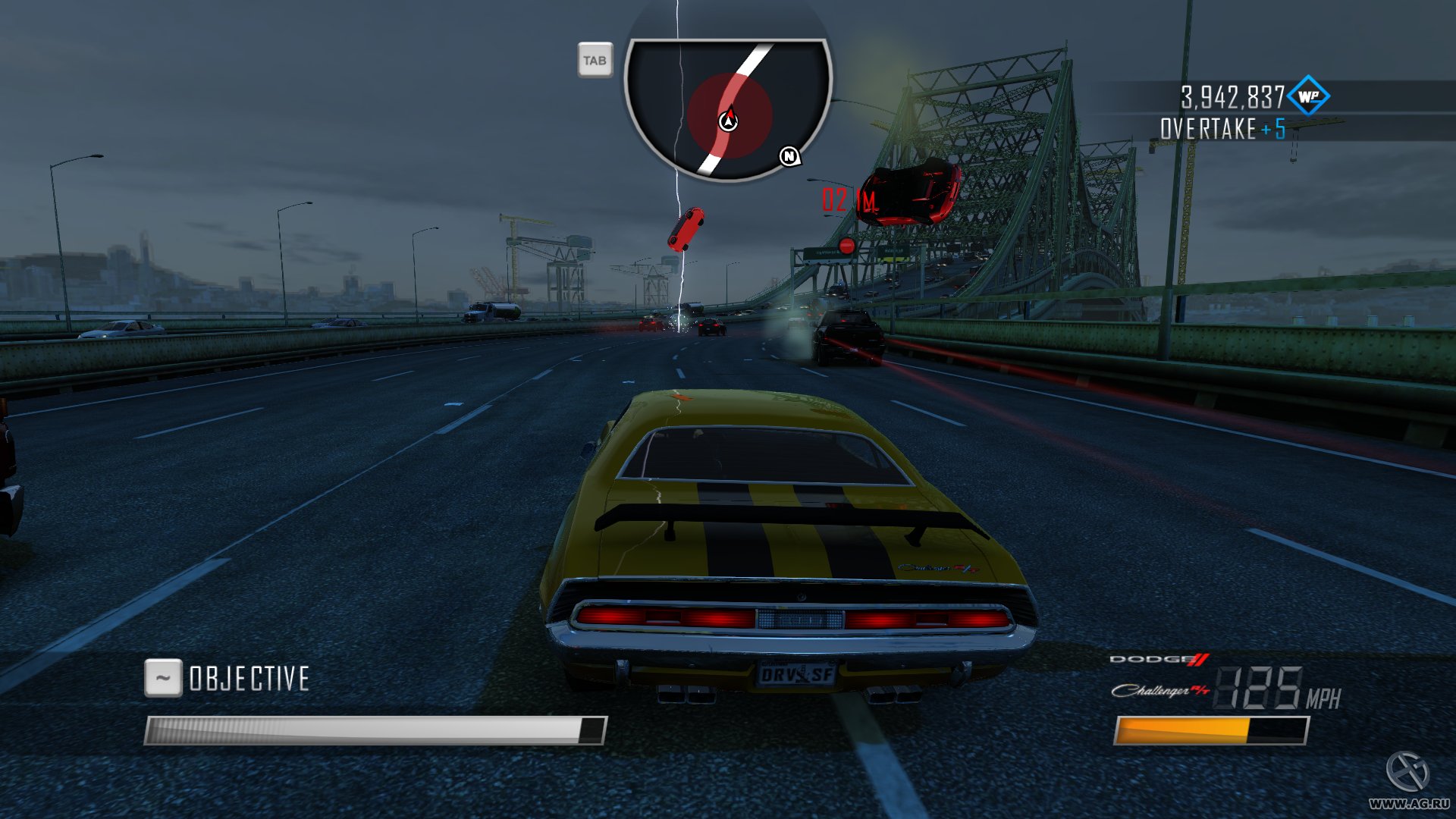Select the blue WP willpower diamond icon
The height and width of the screenshot is (819, 1456).
pos(1308,96)
